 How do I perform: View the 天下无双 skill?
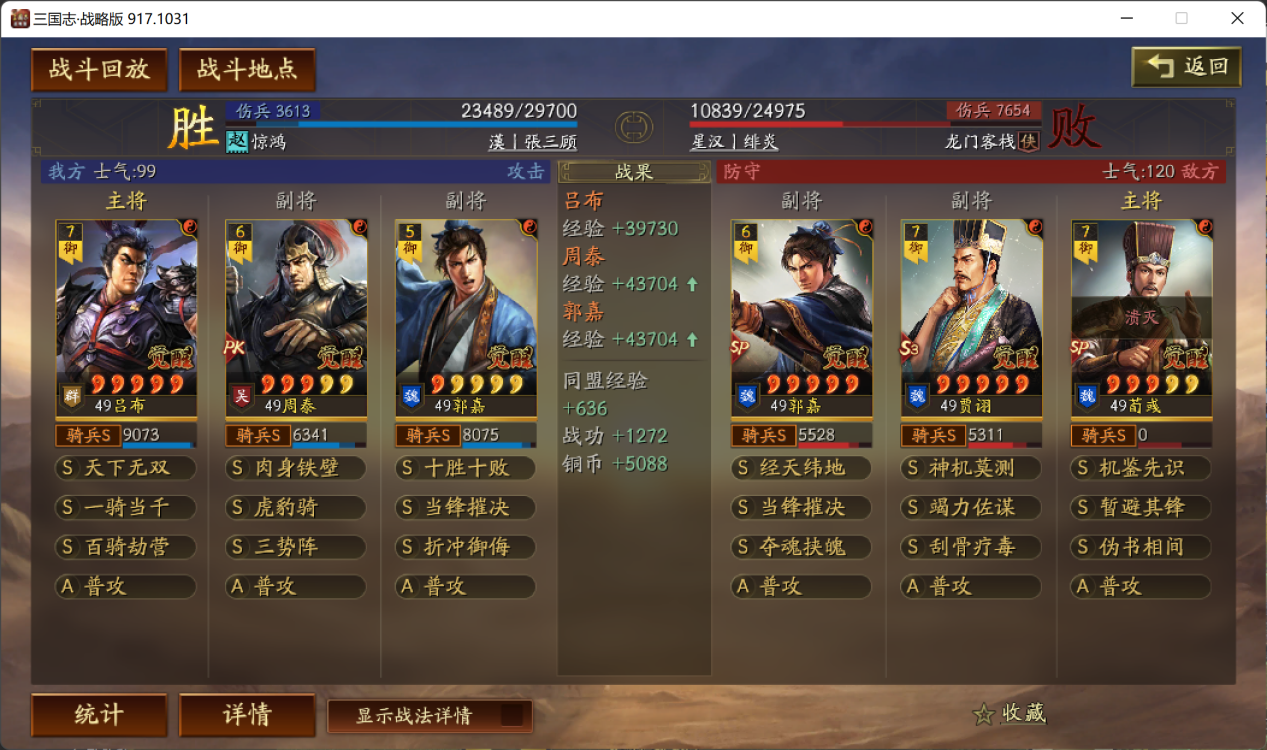tap(126, 468)
